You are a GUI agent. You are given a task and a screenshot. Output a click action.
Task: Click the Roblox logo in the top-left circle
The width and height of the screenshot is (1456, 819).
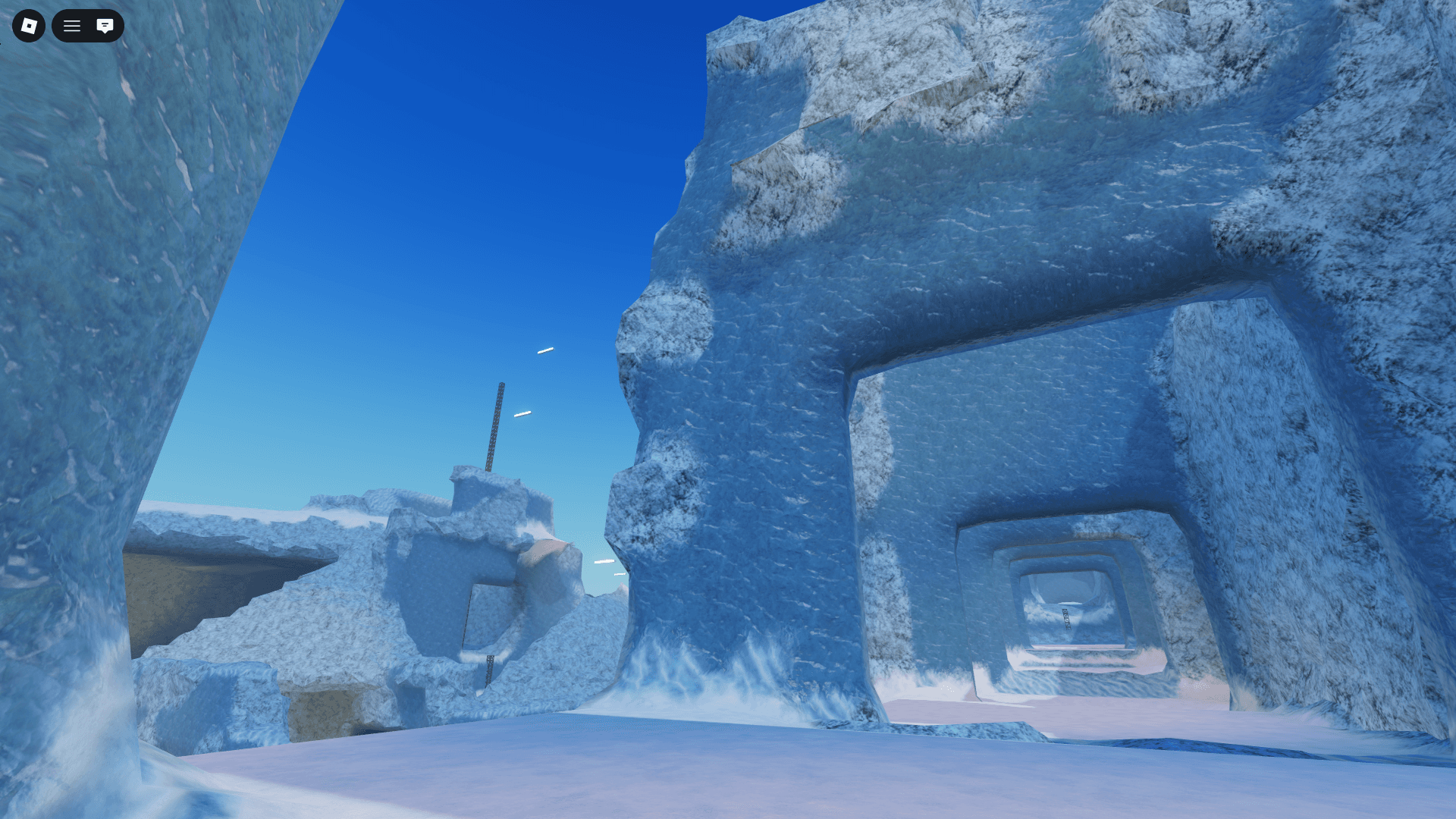tap(28, 25)
